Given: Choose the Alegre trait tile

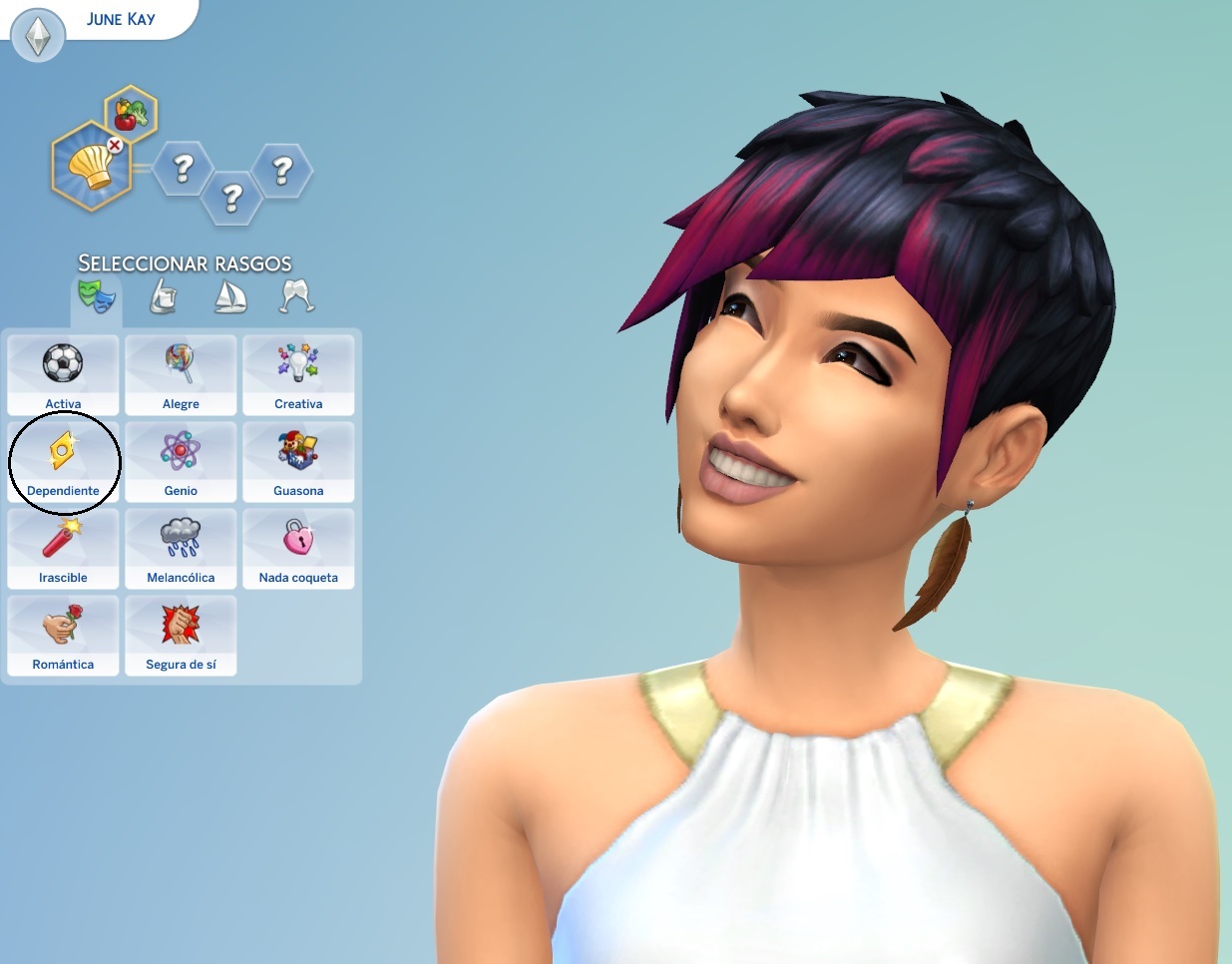Looking at the screenshot, I should (181, 374).
